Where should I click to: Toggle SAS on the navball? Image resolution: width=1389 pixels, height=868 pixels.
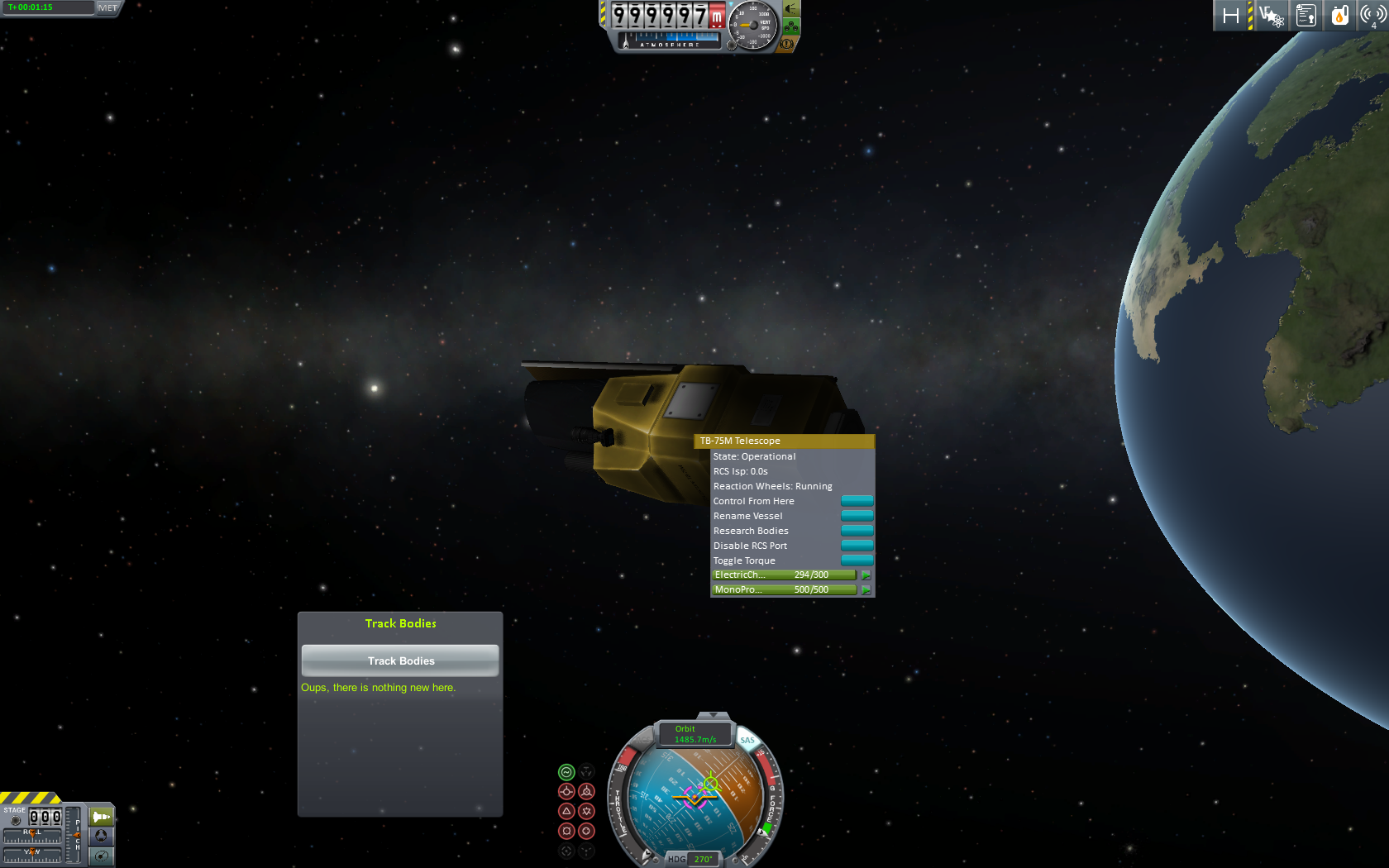(747, 740)
